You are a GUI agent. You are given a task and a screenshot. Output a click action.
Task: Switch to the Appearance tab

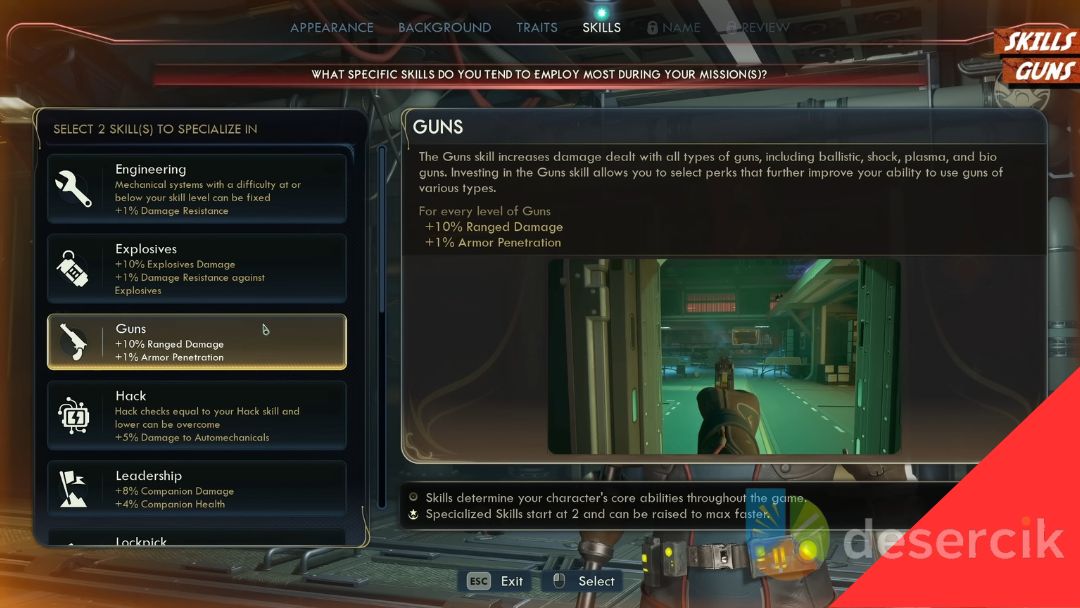332,27
